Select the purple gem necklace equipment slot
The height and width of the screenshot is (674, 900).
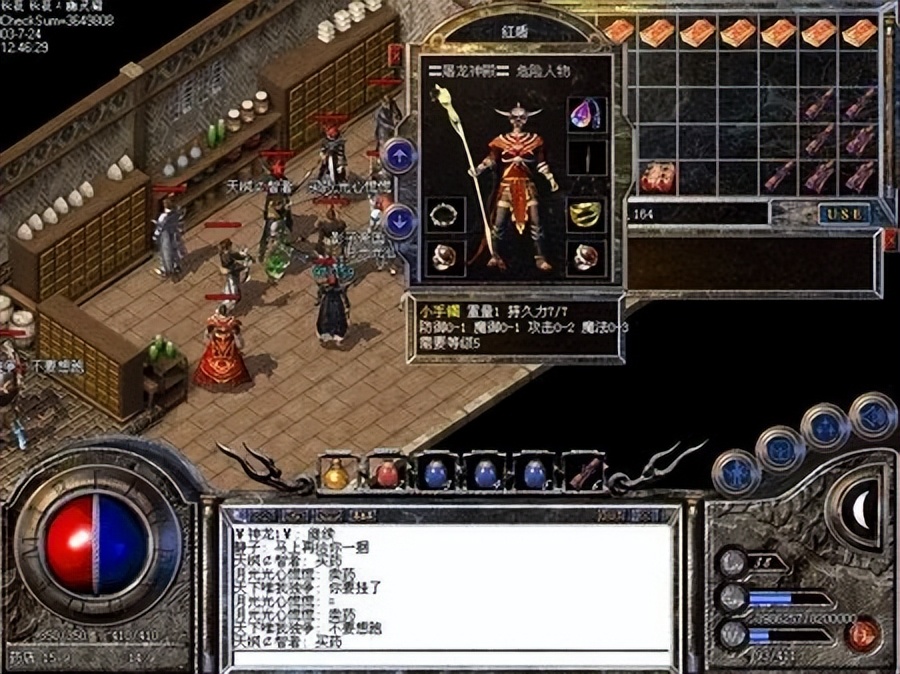(583, 117)
